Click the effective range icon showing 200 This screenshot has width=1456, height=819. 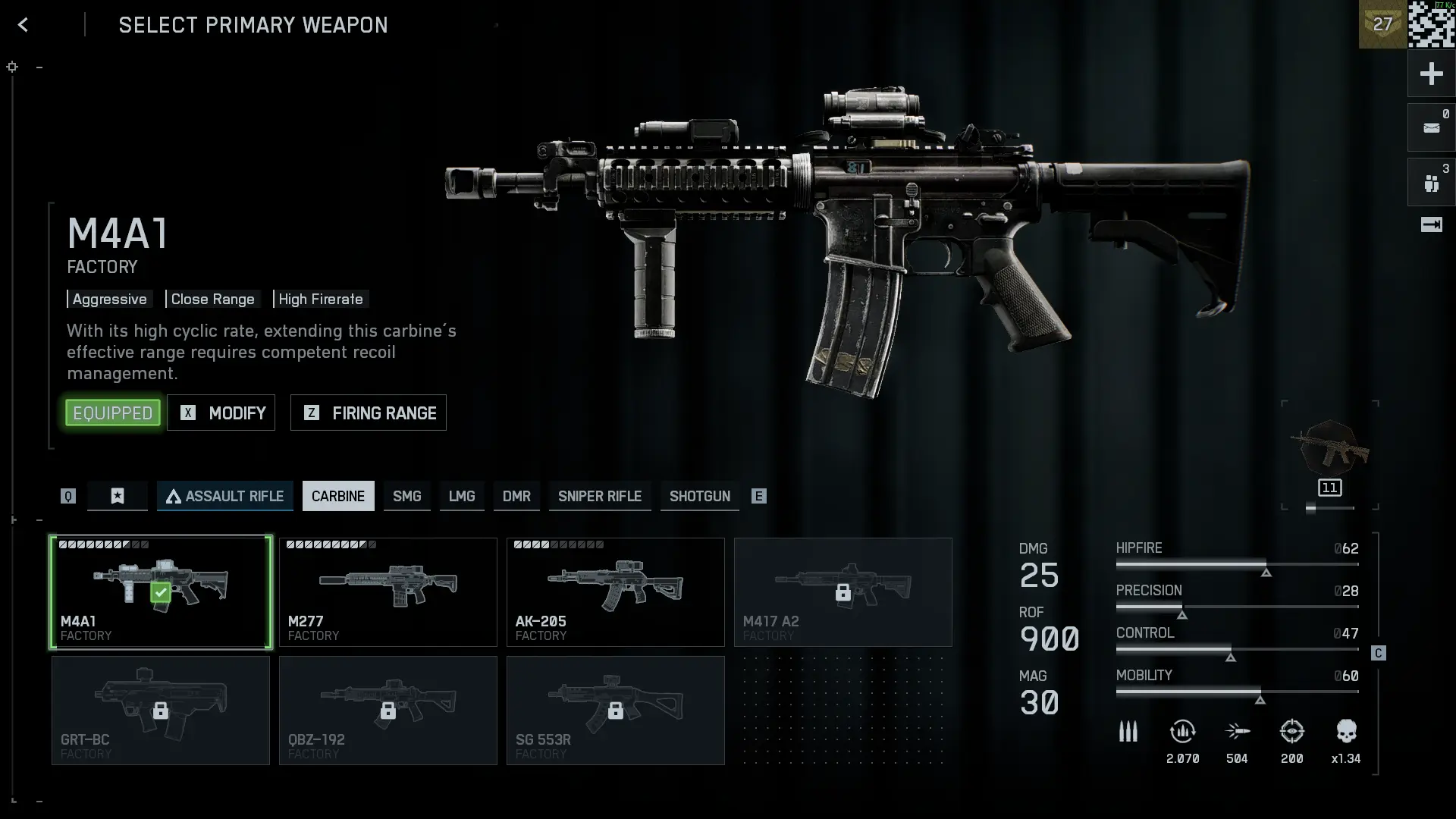coord(1292,732)
